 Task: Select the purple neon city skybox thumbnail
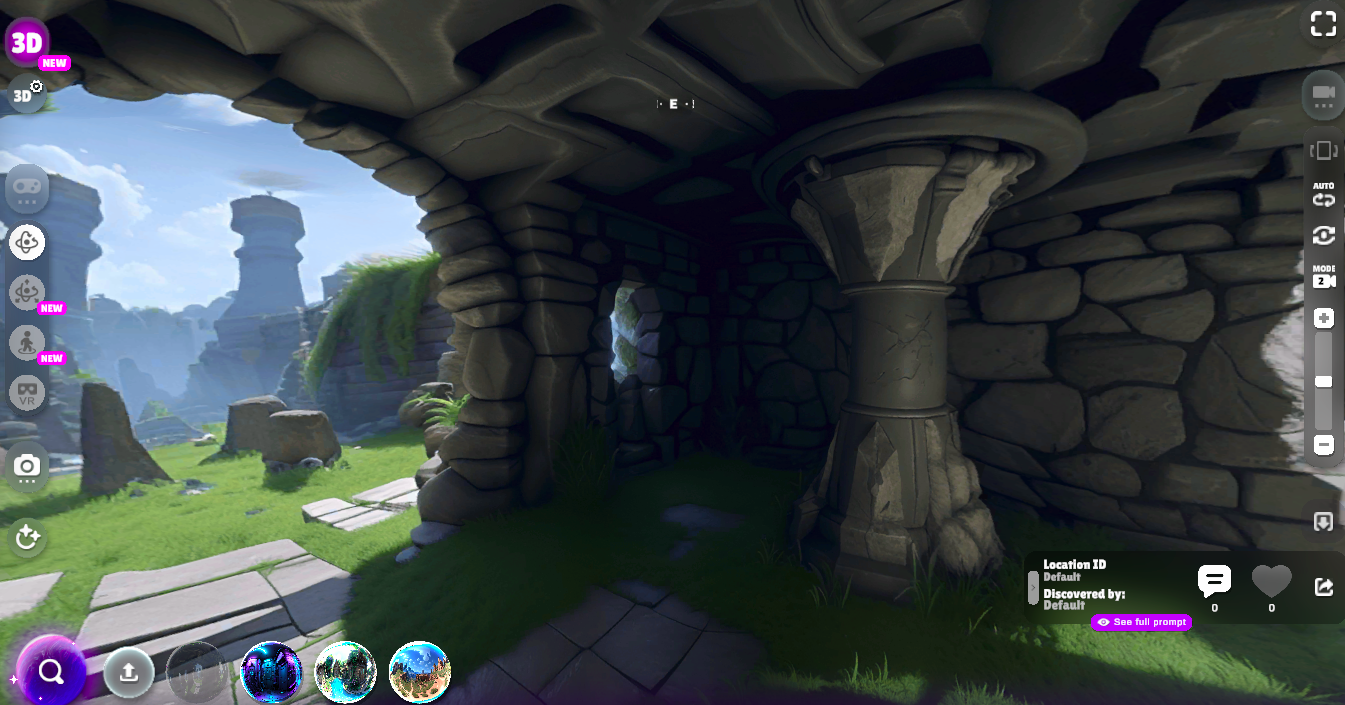(271, 672)
